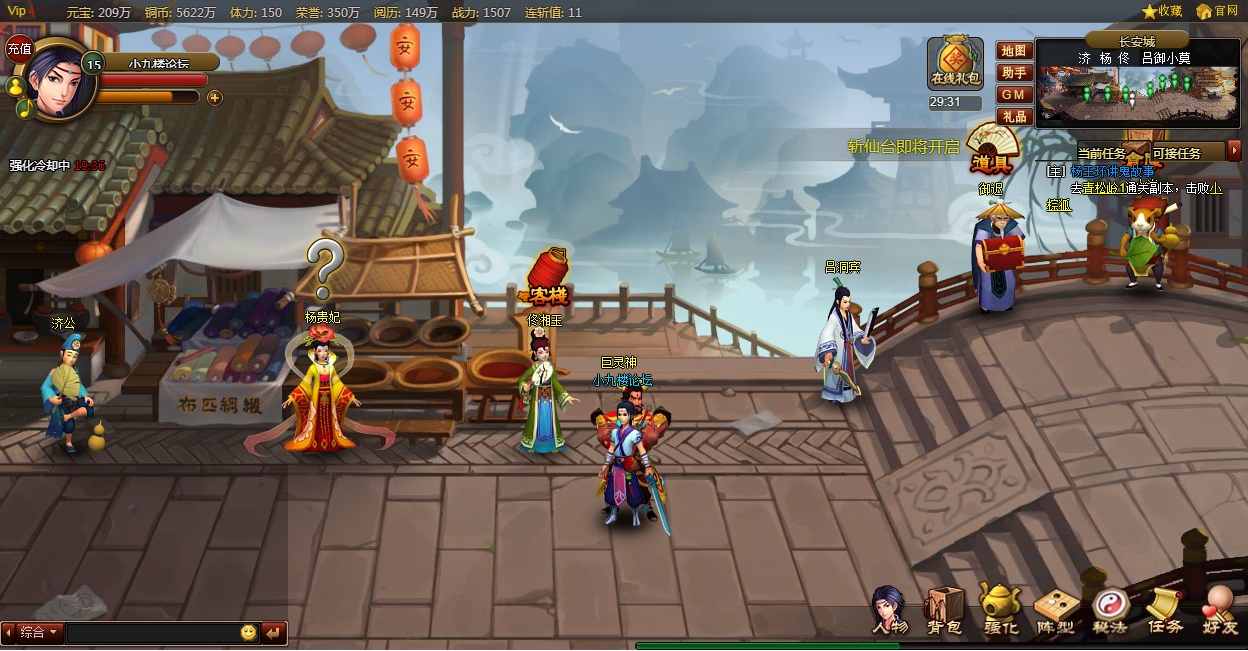Image resolution: width=1248 pixels, height=651 pixels.
Task: Open the 任务 quest scroll
Action: pyautogui.click(x=1164, y=609)
